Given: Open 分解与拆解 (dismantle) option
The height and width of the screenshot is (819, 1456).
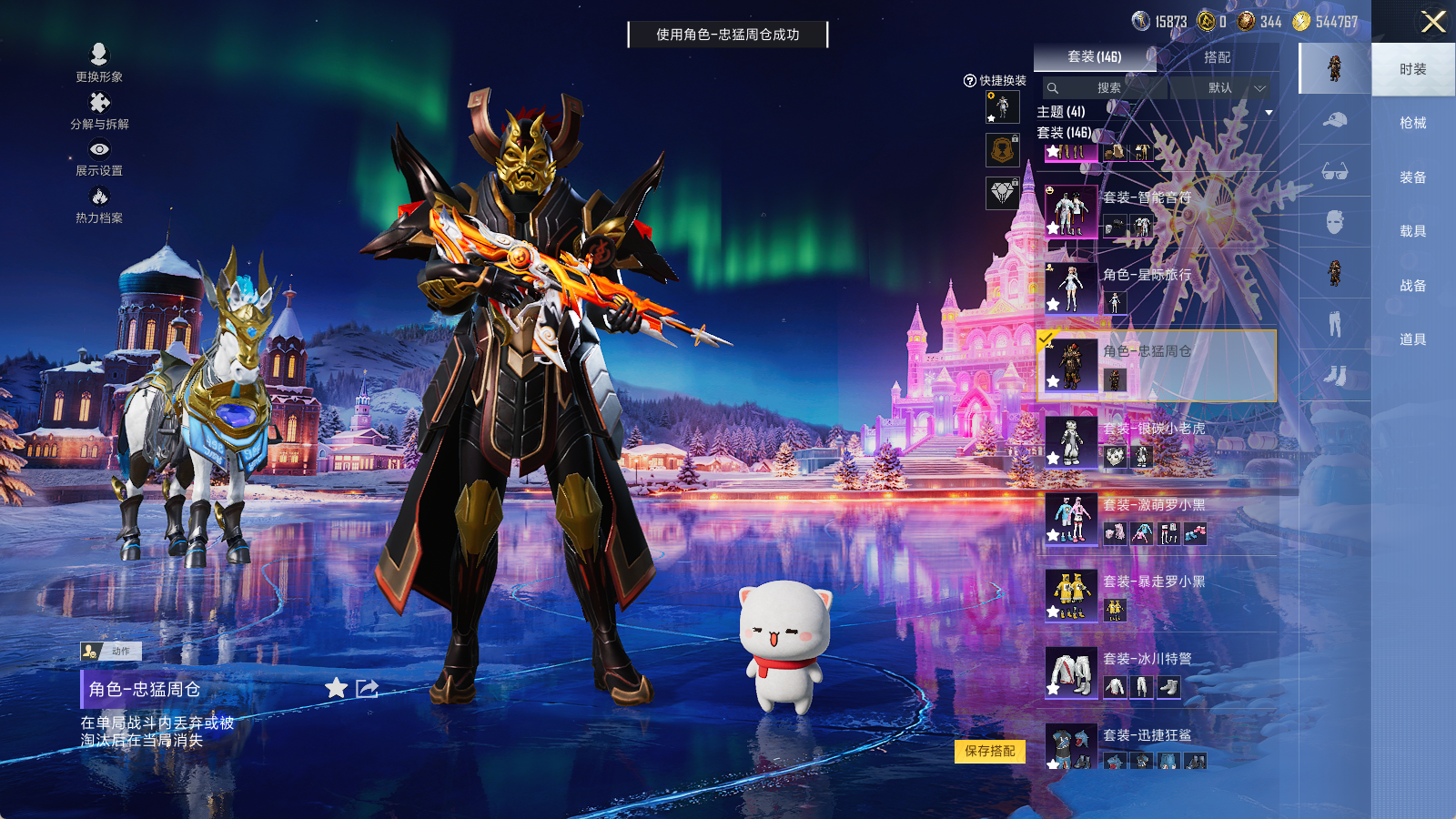Looking at the screenshot, I should [99, 111].
